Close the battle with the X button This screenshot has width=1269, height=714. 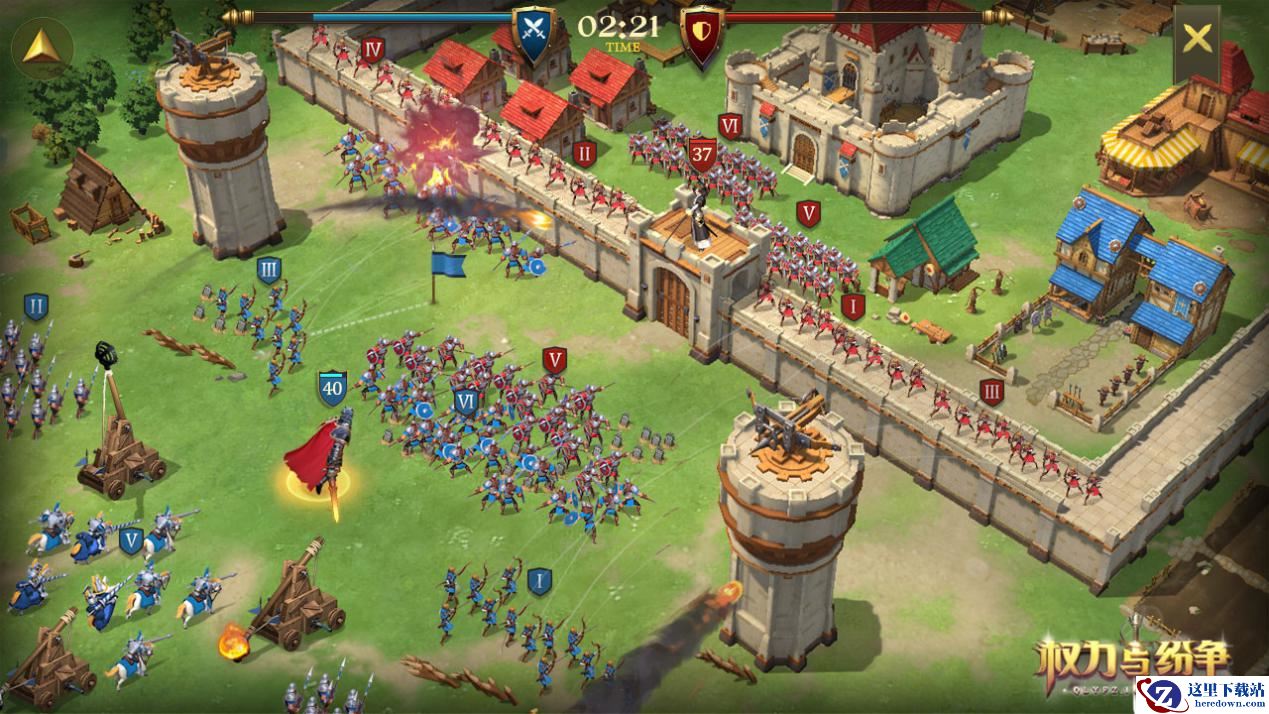coord(1196,40)
